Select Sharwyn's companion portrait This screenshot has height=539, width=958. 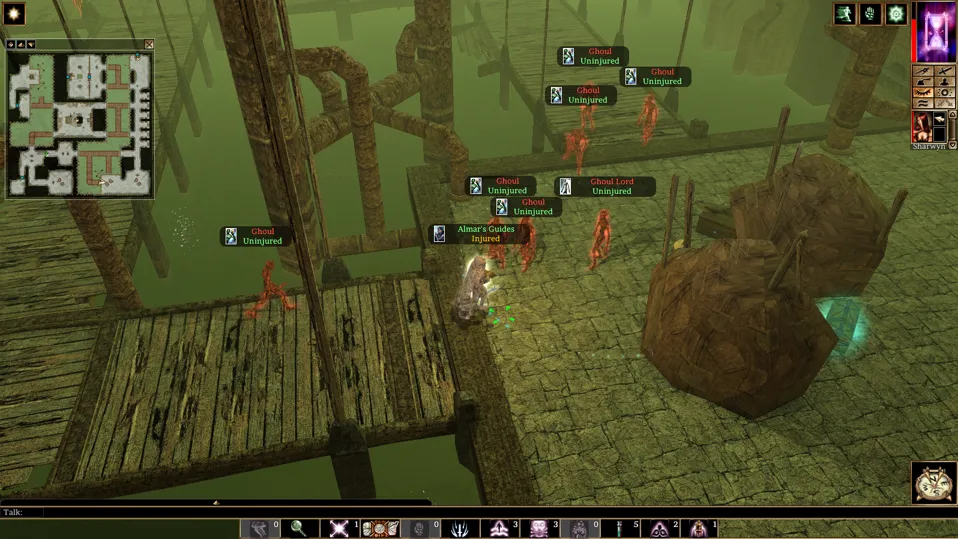pos(922,127)
